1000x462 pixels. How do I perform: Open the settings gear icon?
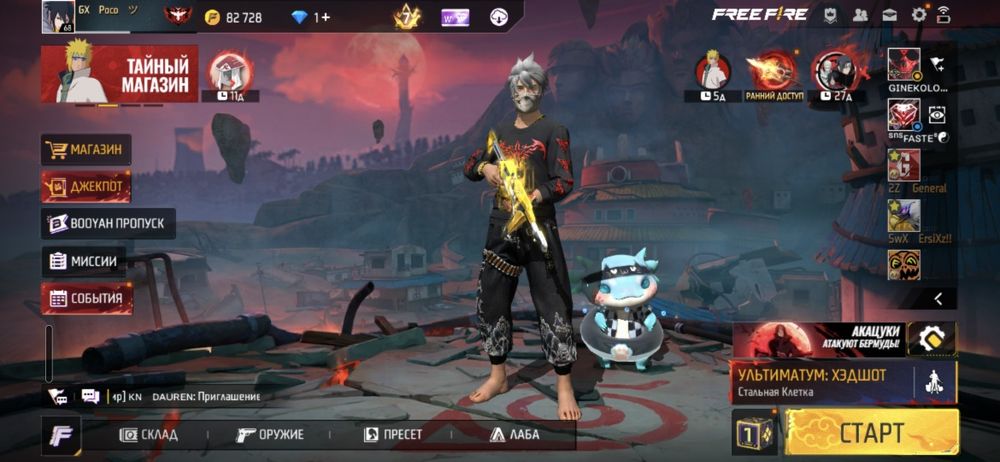[918, 15]
